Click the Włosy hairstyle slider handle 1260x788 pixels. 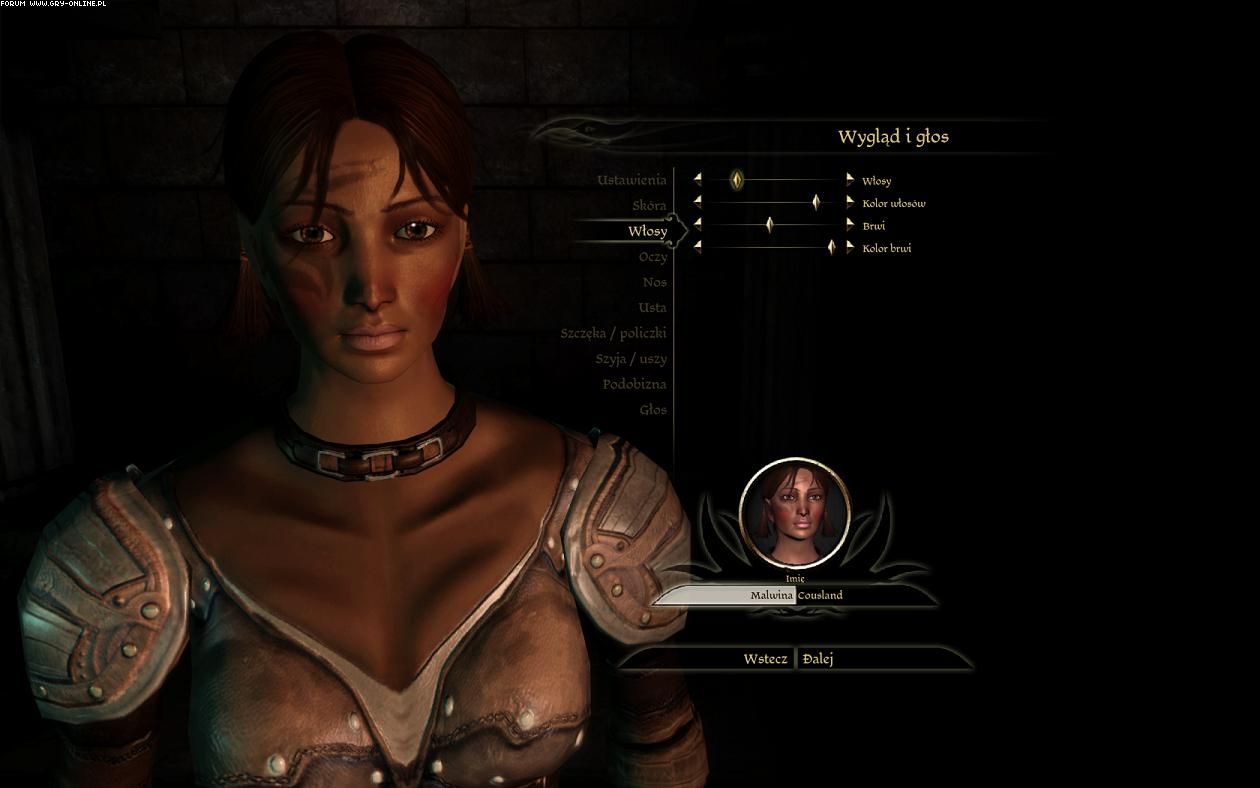(x=737, y=180)
